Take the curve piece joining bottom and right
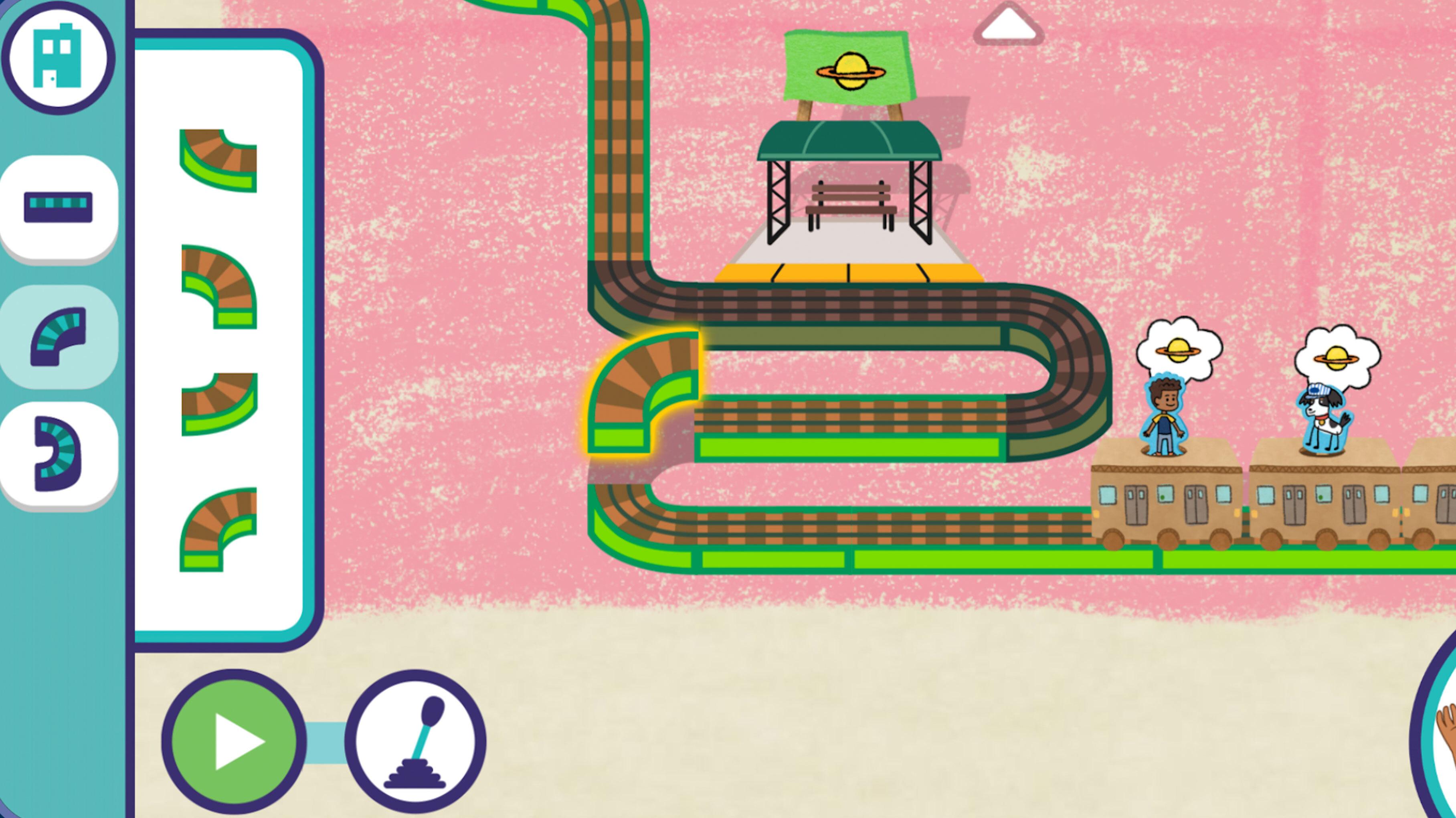The height and width of the screenshot is (818, 1456). pyautogui.click(x=219, y=529)
